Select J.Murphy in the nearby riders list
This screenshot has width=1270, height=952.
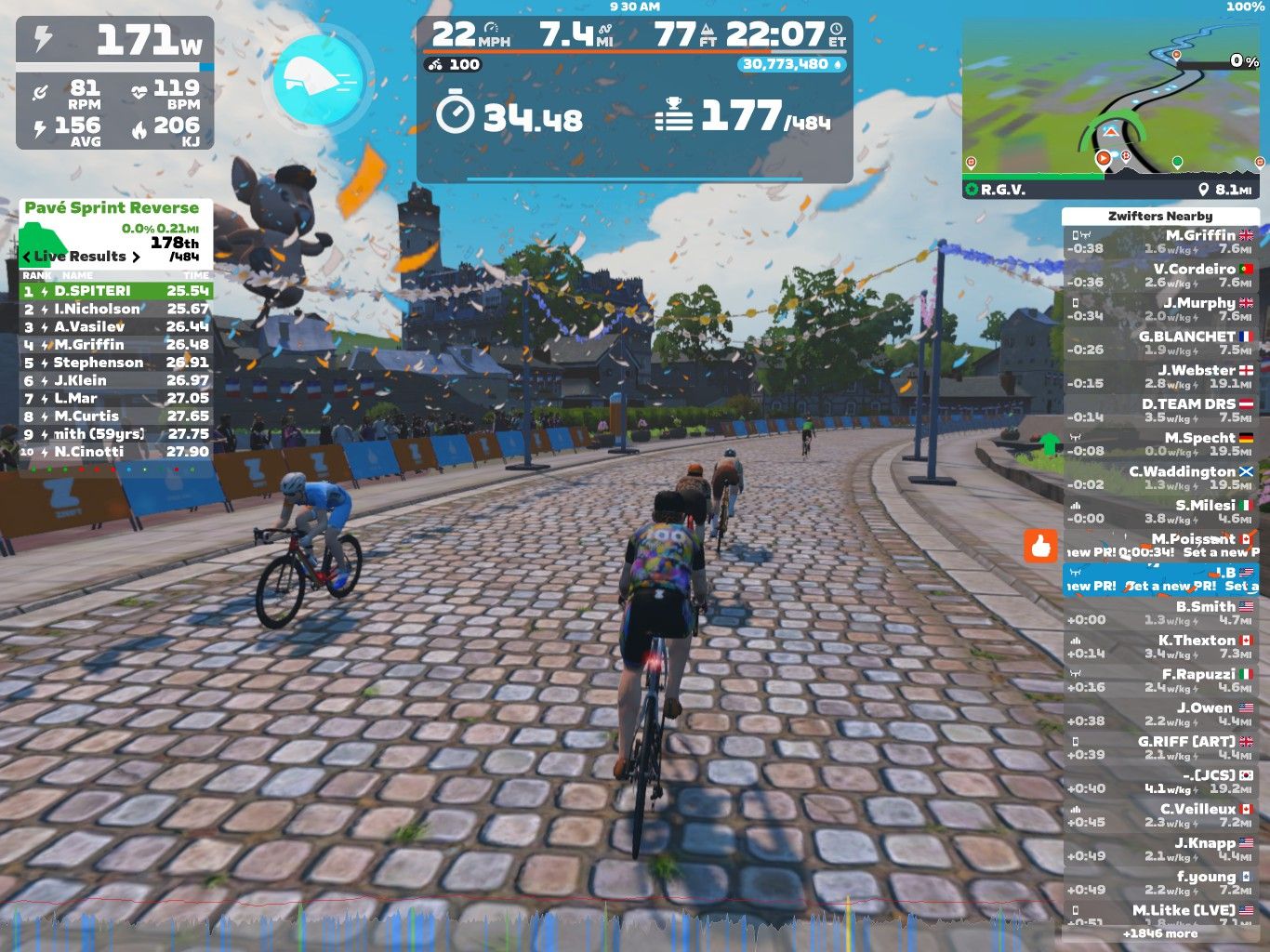coord(1160,310)
